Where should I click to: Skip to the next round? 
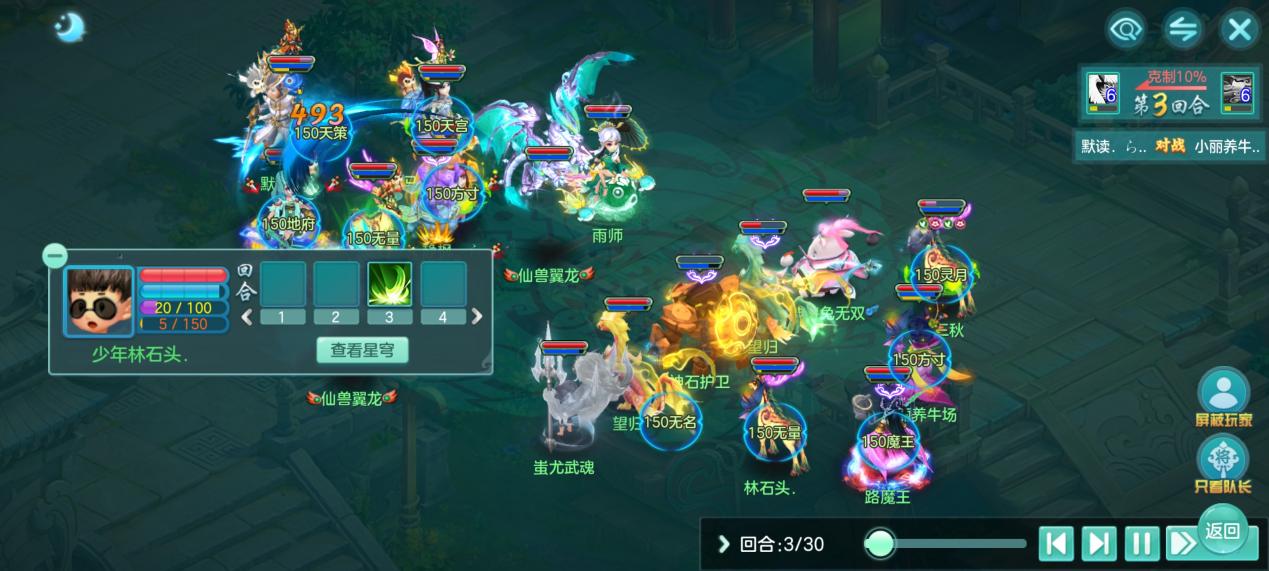[x=1098, y=544]
